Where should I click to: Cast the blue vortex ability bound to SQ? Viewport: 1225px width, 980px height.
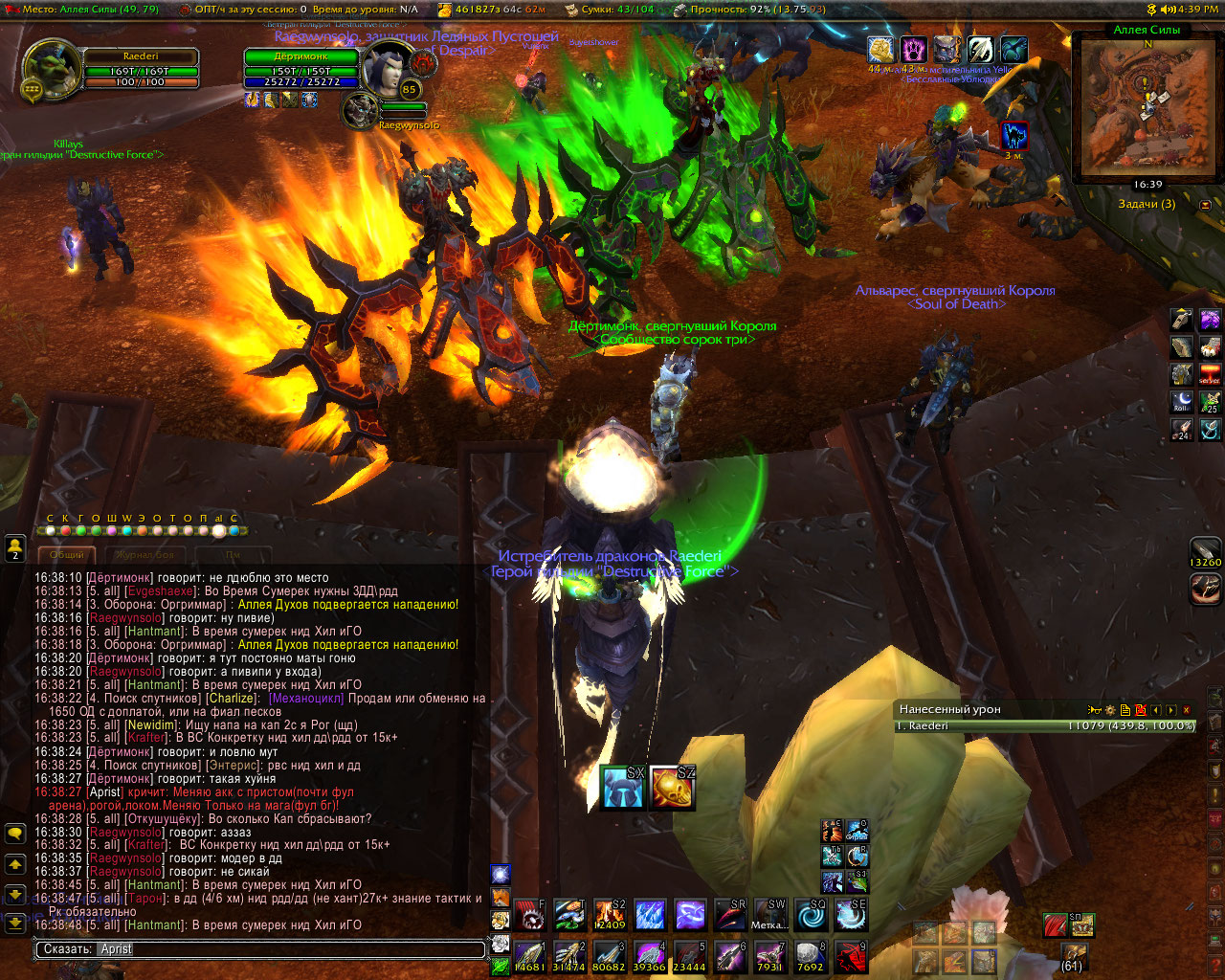811,916
